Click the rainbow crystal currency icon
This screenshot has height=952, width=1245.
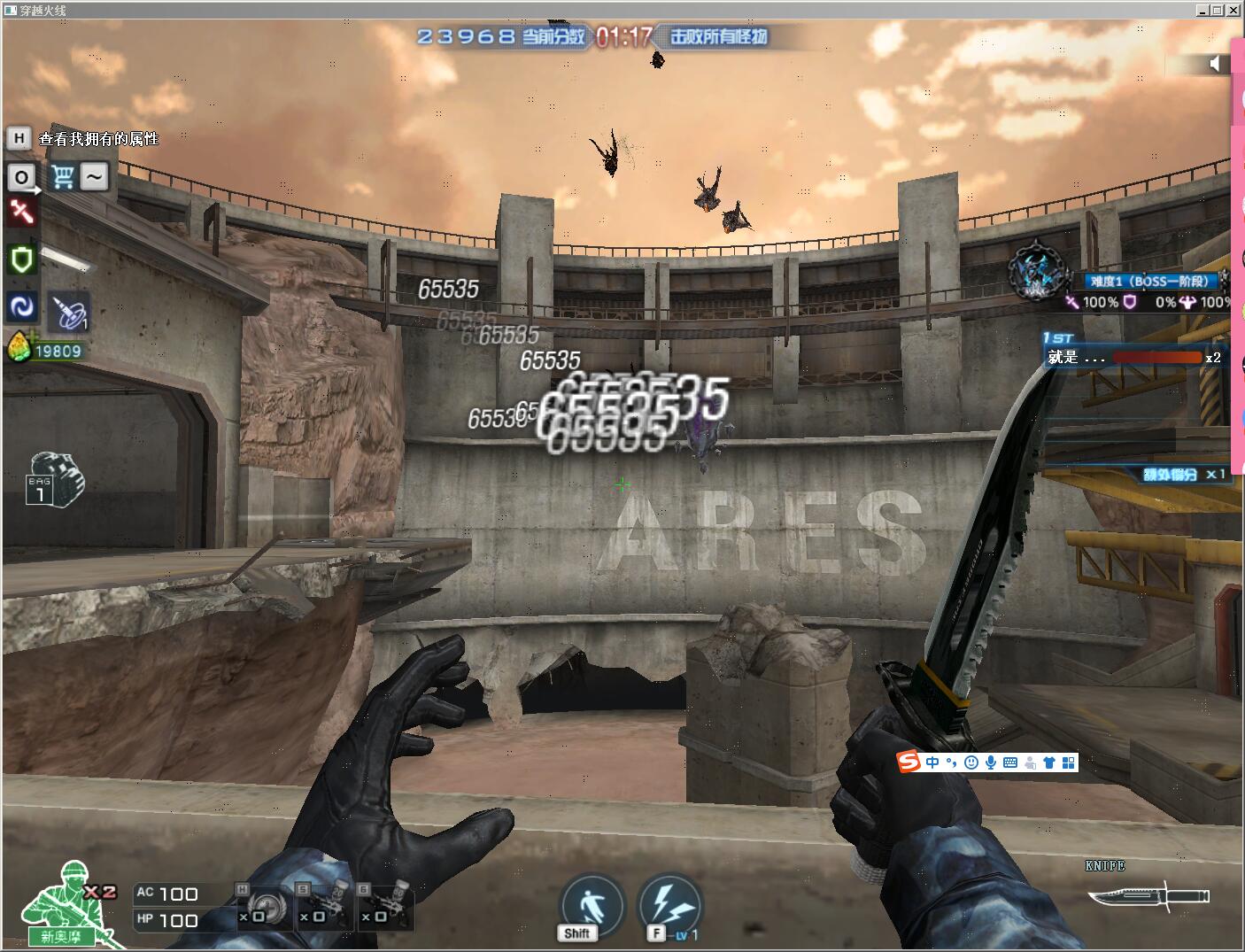pos(19,348)
